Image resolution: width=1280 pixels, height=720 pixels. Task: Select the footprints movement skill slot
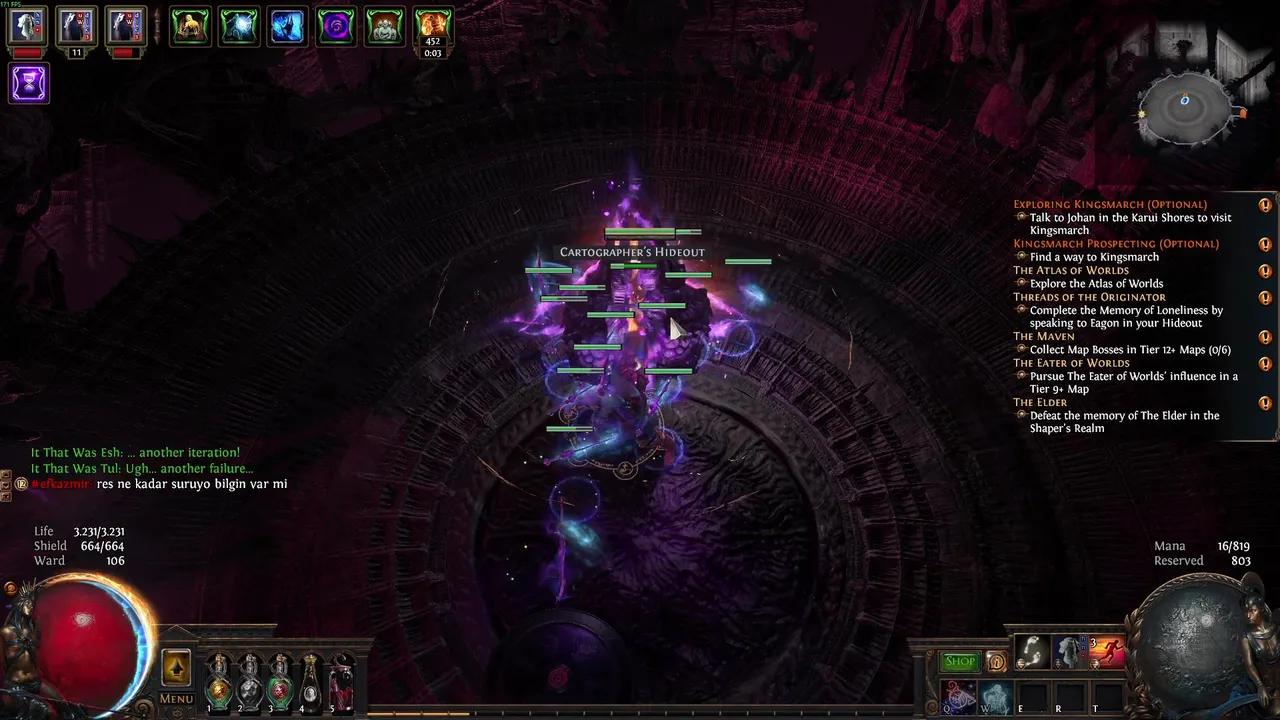[x=1031, y=652]
